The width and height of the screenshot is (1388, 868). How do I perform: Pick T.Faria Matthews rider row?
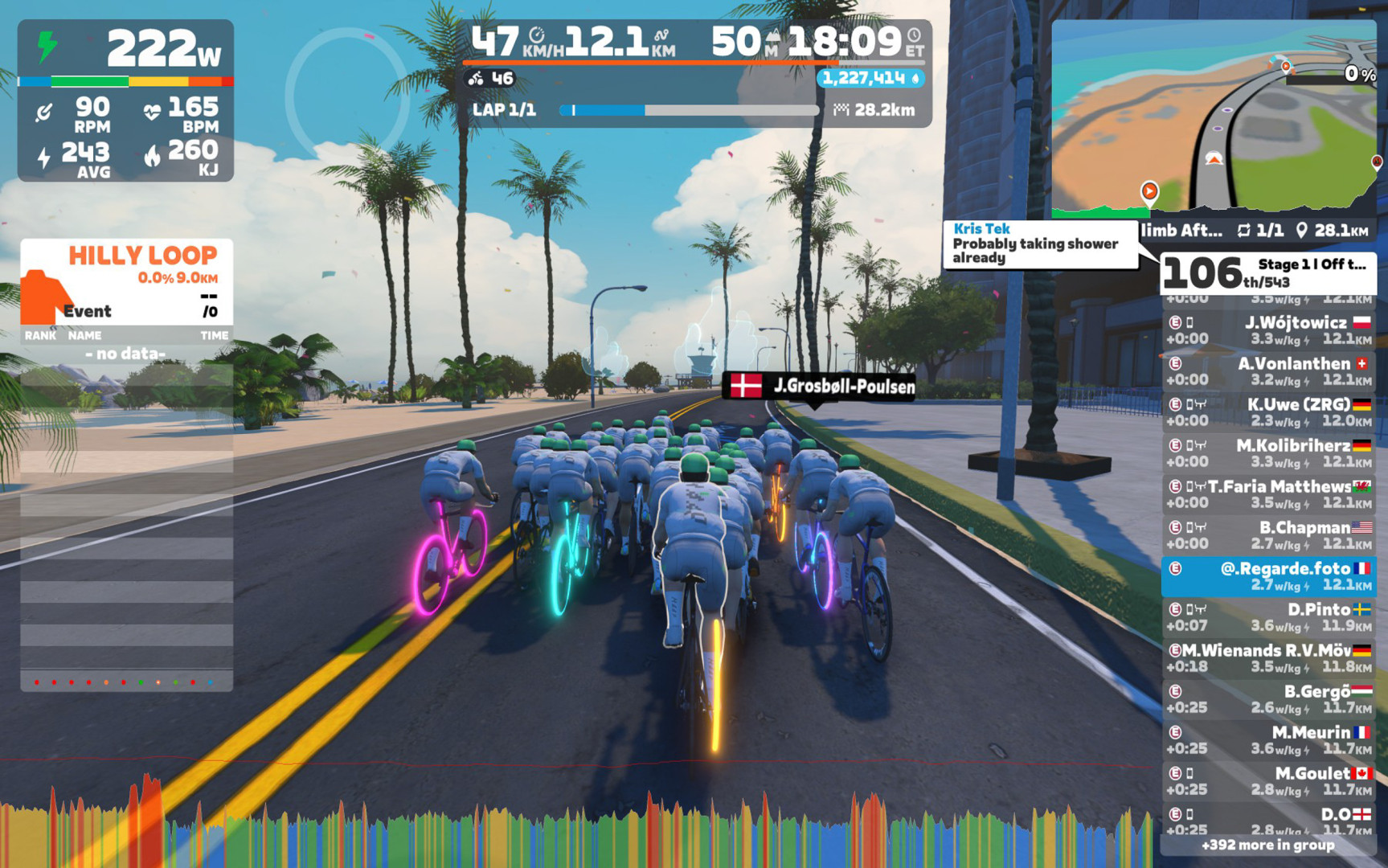(1268, 494)
